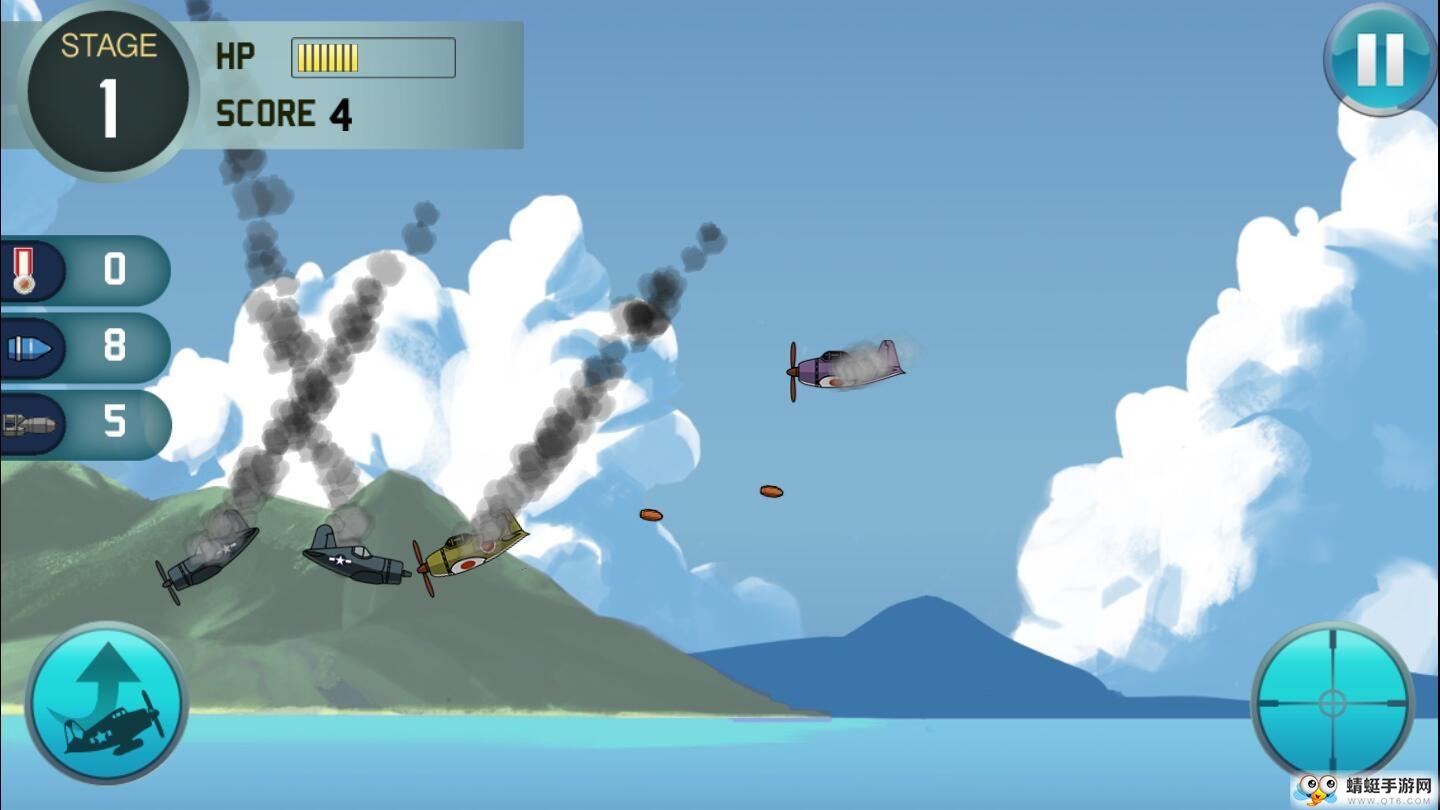This screenshot has height=810, width=1440.
Task: Tap the plane climb arrow button
Action: 106,702
